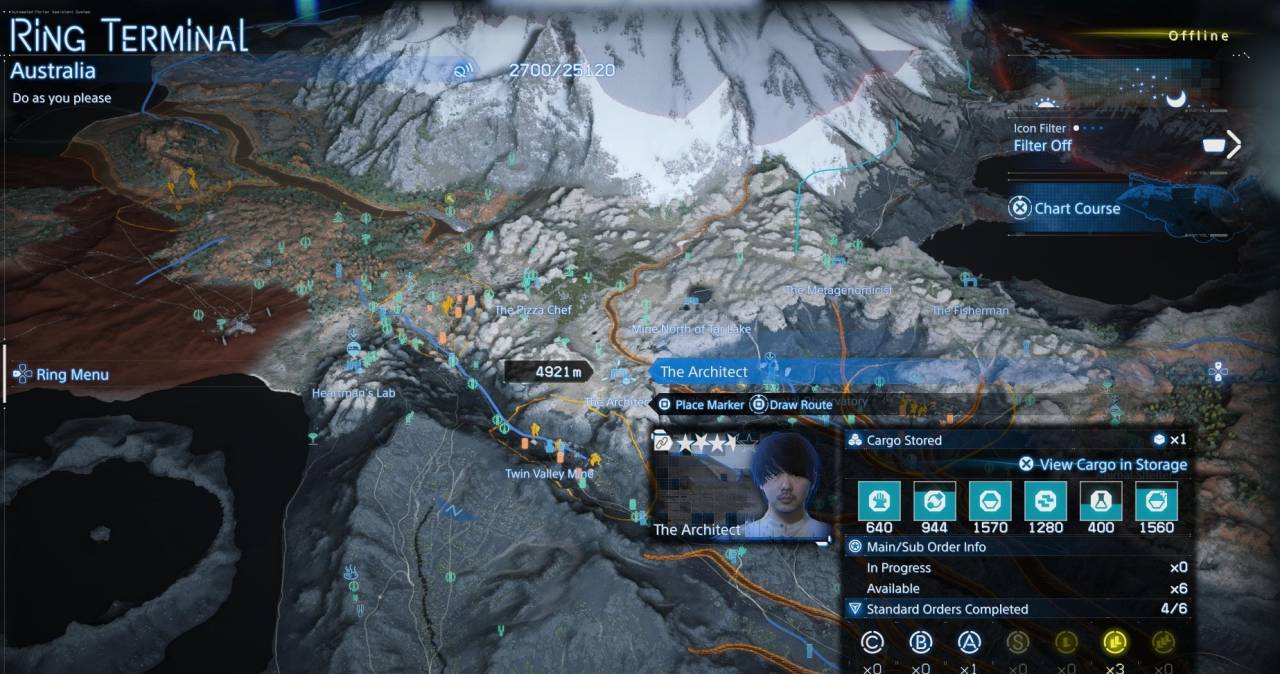This screenshot has height=674, width=1280.
Task: Change the Icon Filter setting
Action: point(1042,145)
